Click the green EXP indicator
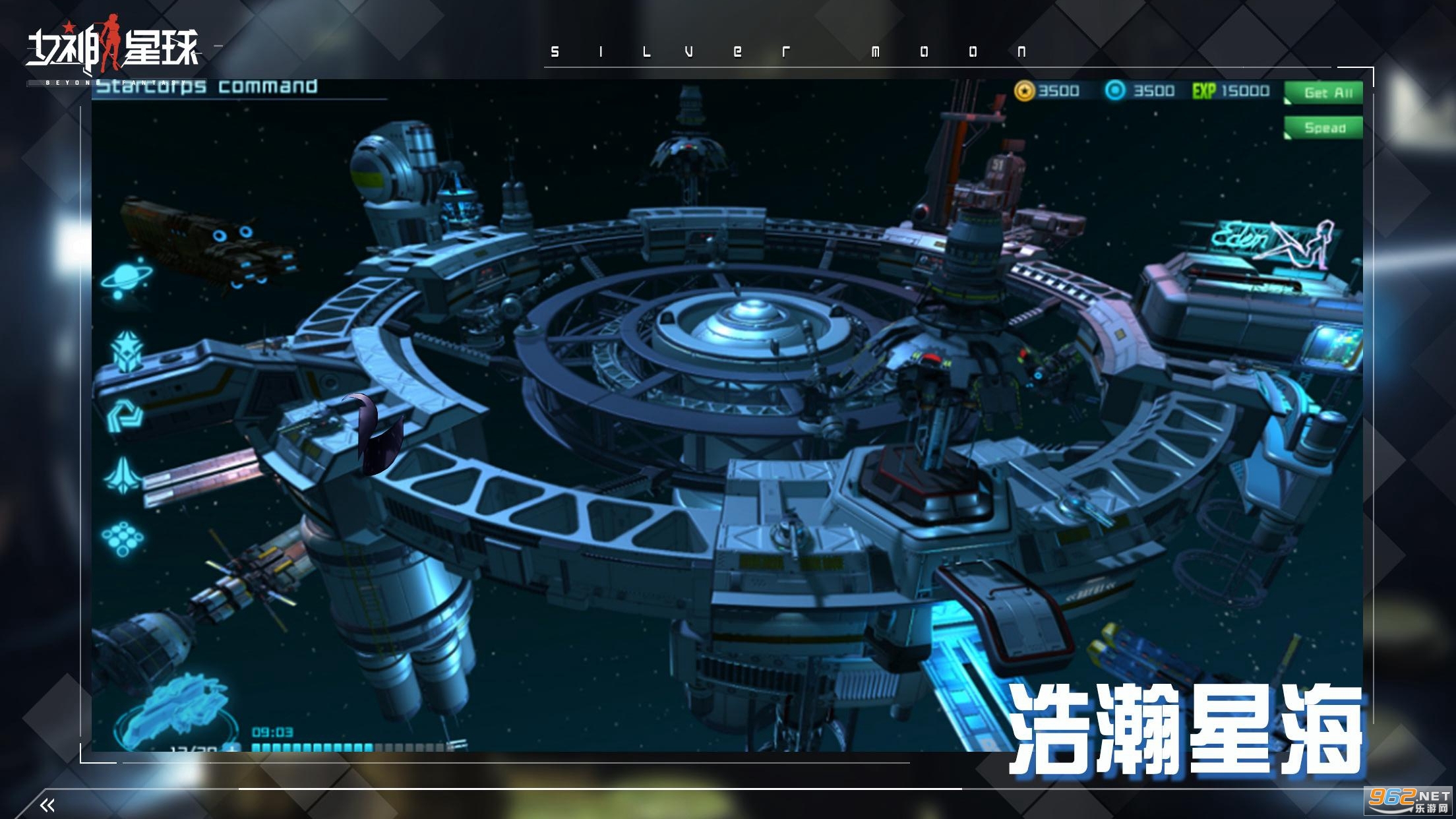 pos(1203,92)
